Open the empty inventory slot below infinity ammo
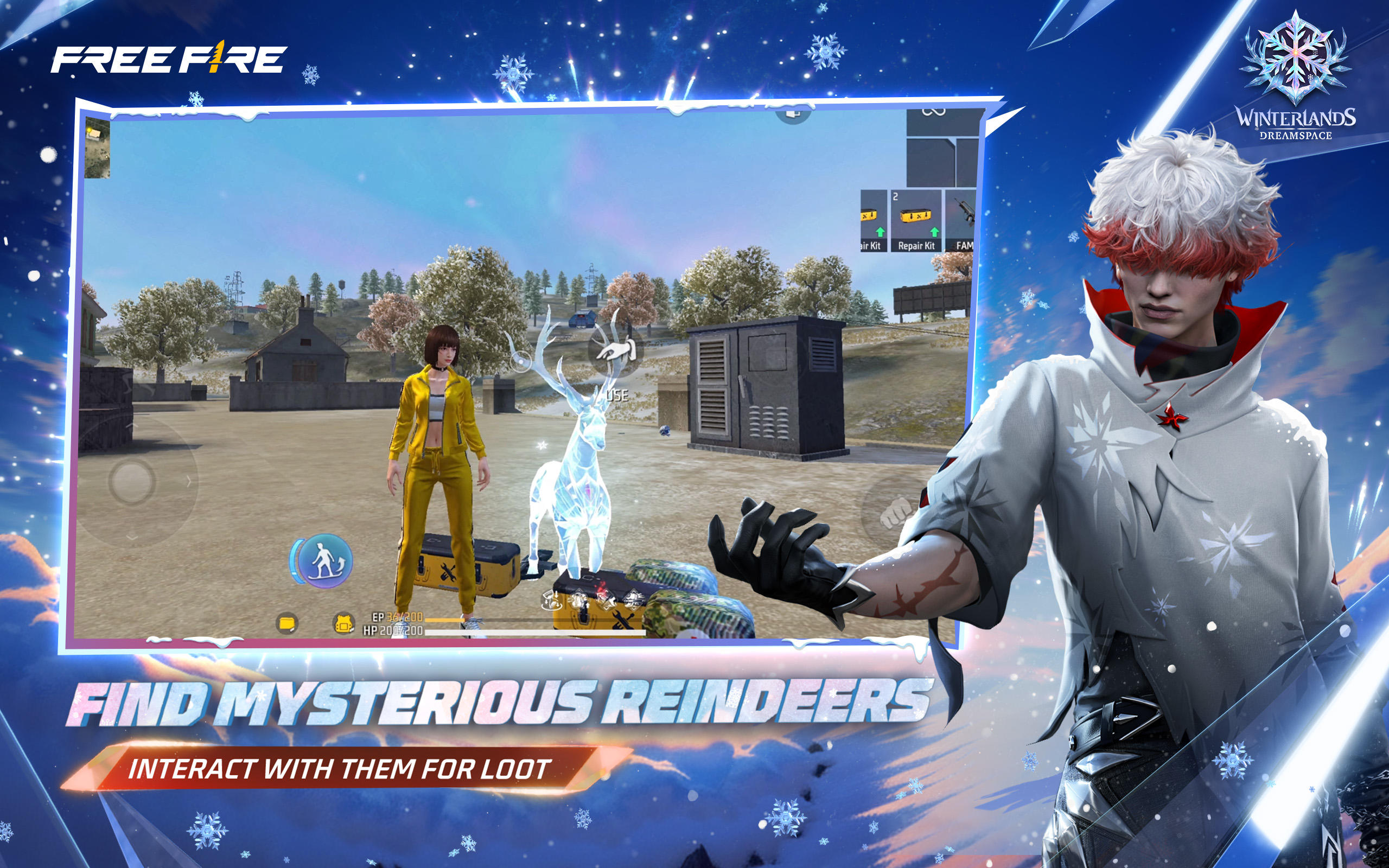Screen dimensions: 1389x868 click(x=931, y=164)
